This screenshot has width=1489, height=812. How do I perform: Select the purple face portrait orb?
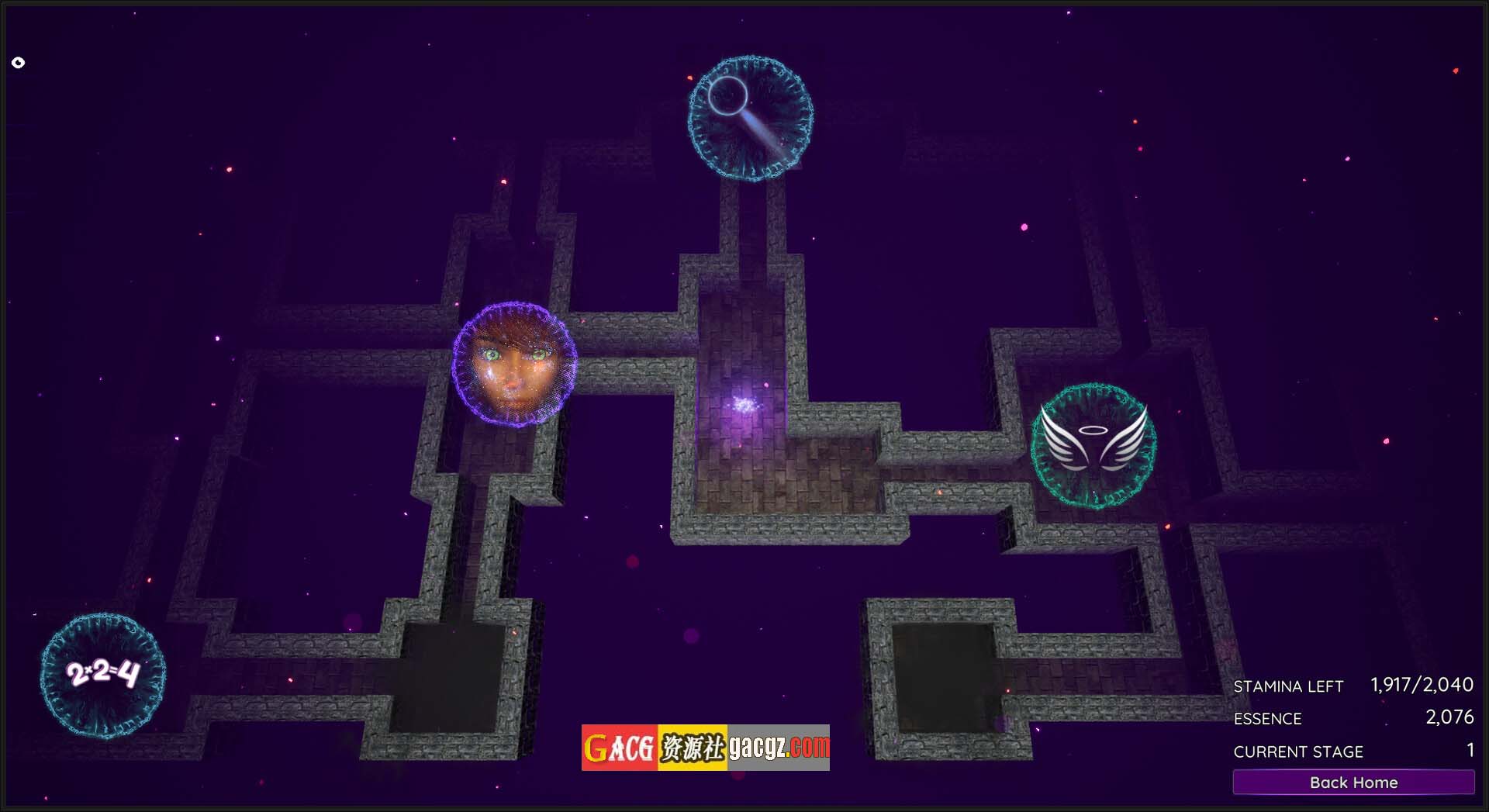[x=514, y=364]
